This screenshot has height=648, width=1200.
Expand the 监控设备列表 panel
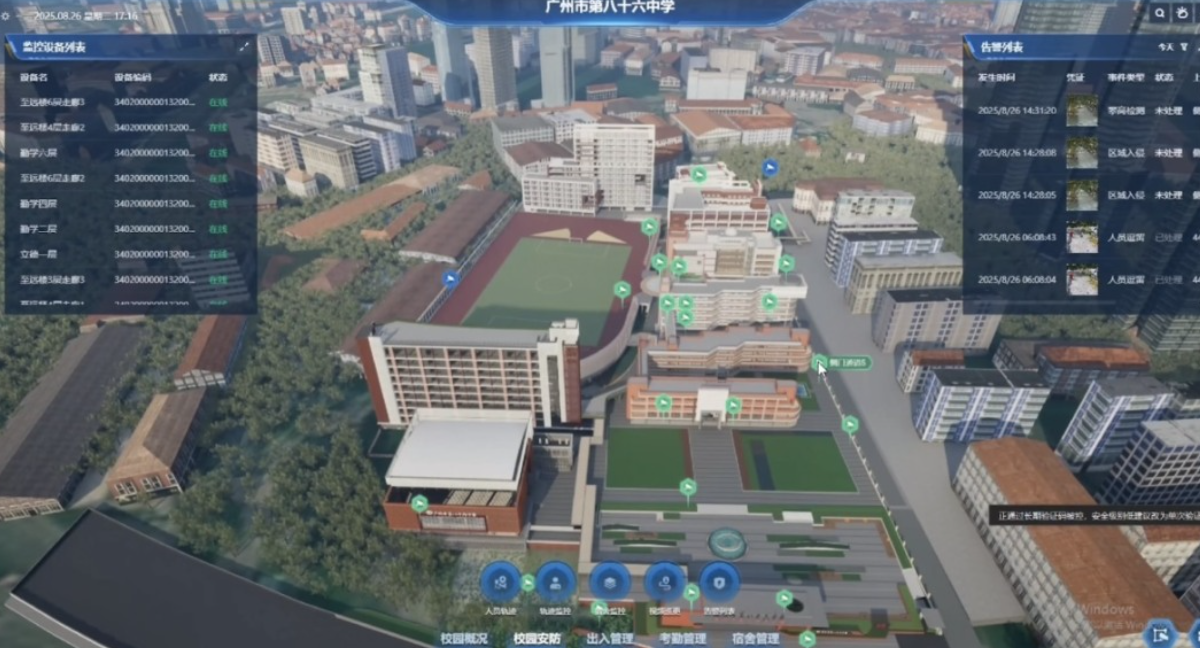244,46
